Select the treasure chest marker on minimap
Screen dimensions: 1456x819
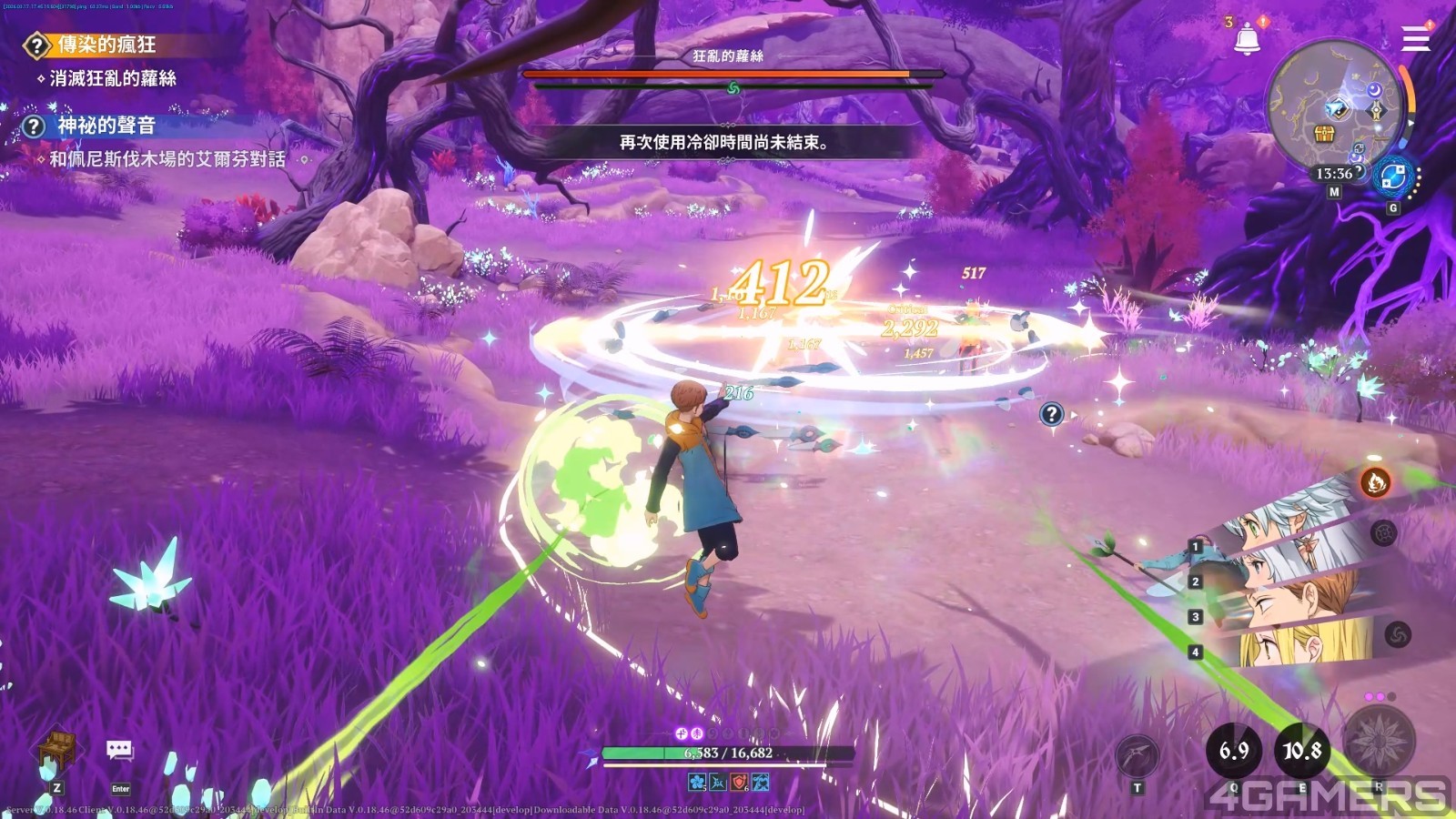tap(1324, 135)
